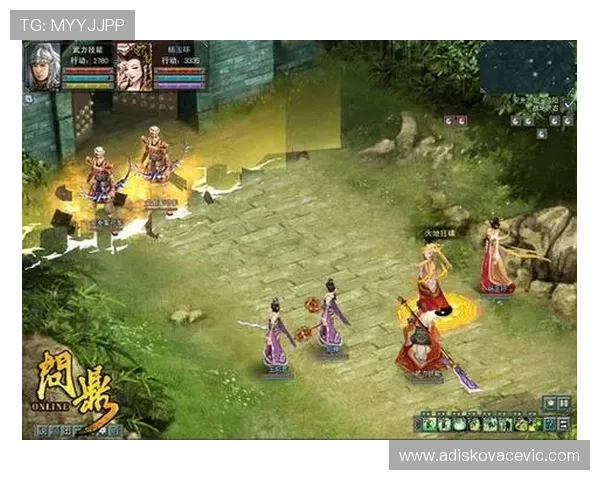Click the pause button with two bars
The image size is (600, 480).
(x=565, y=402)
